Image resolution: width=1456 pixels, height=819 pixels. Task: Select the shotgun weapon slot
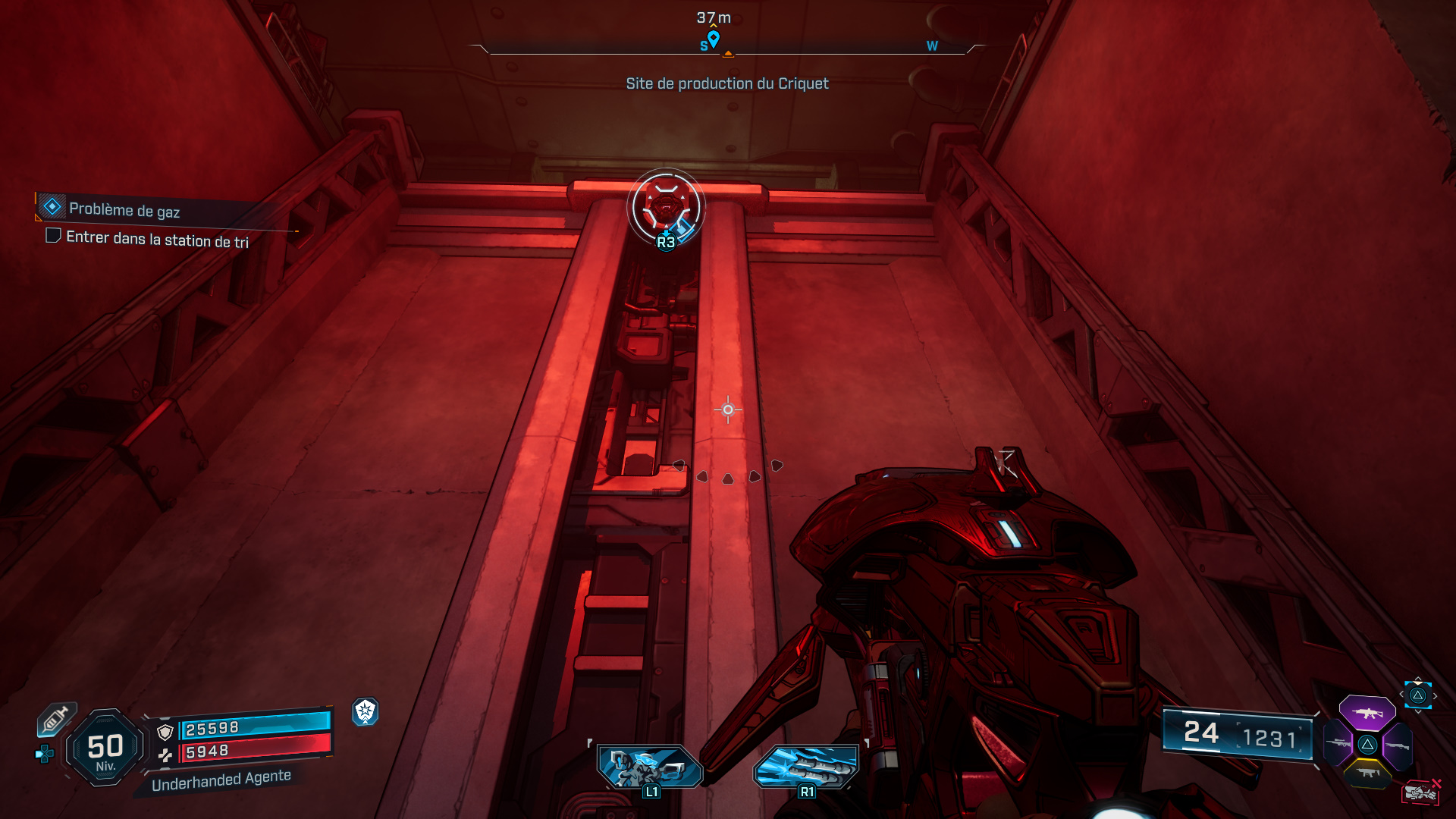(1398, 745)
